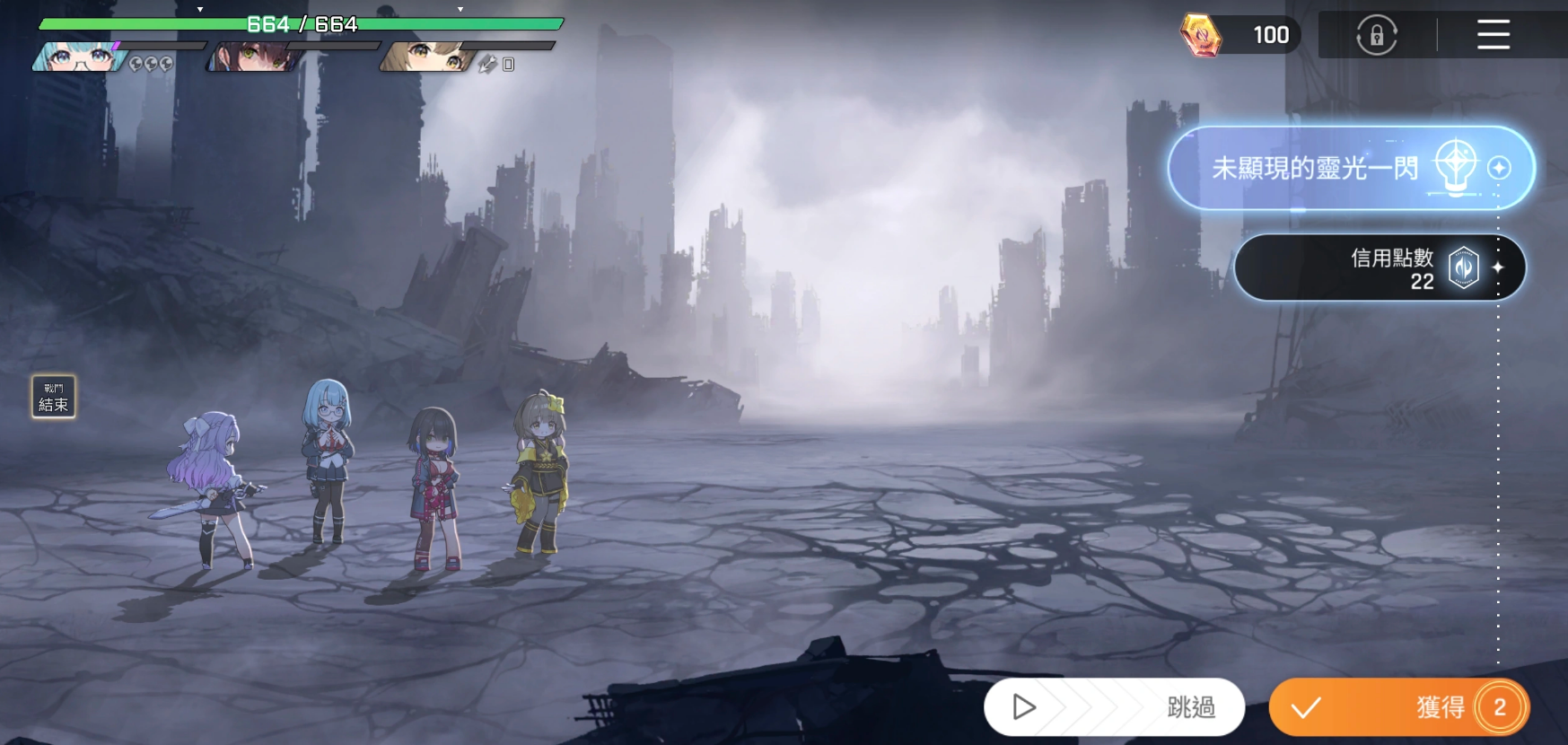Select the blue-haired glasses character portrait
This screenshot has width=1568, height=745.
click(79, 57)
